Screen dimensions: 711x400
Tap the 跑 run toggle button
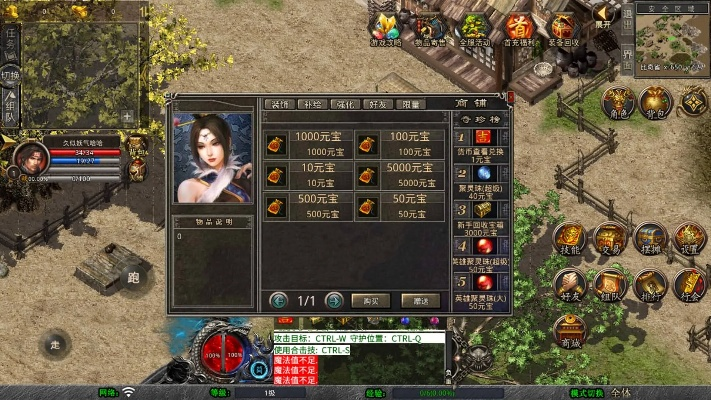tap(133, 278)
